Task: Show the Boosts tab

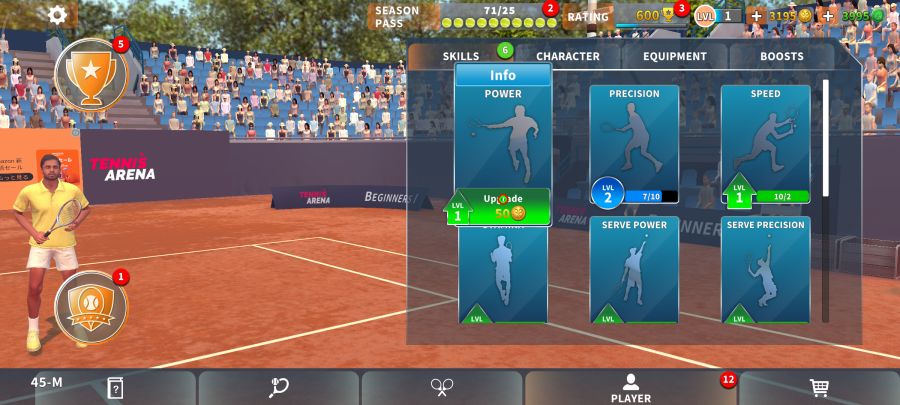Action: [781, 56]
